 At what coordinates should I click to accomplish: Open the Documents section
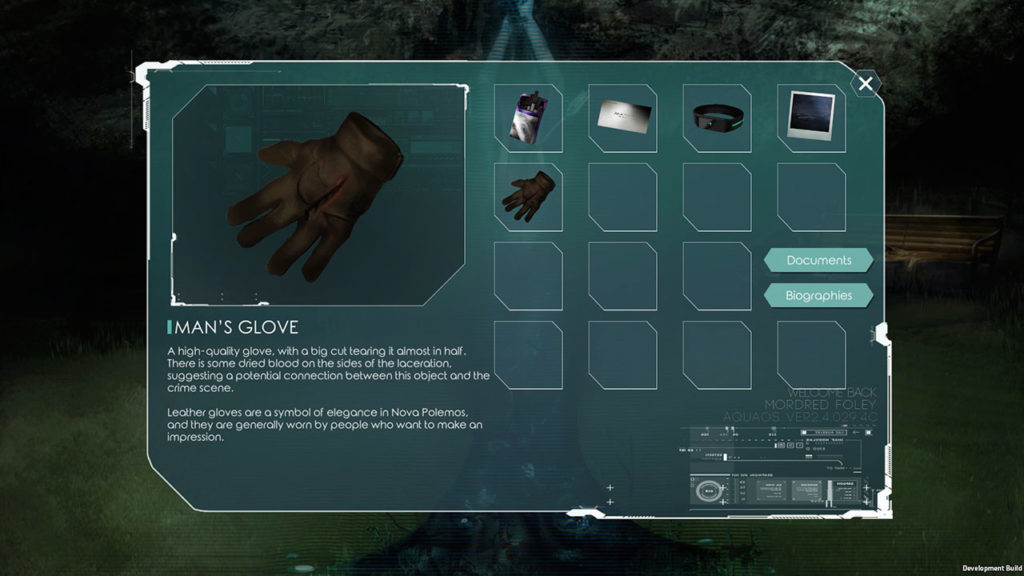(x=818, y=260)
